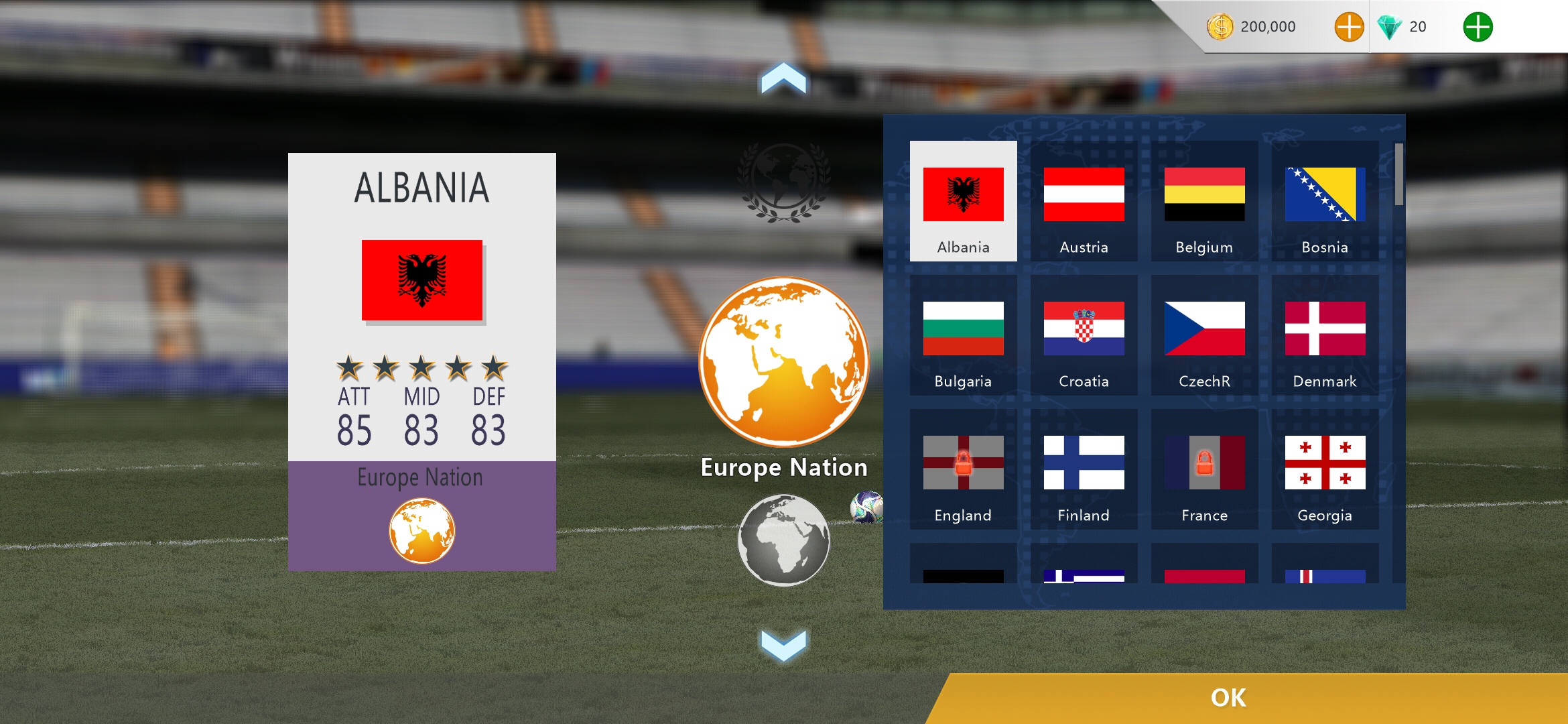Select the Croatia flag tile
Viewport: 1568px width, 724px height.
(x=1084, y=335)
